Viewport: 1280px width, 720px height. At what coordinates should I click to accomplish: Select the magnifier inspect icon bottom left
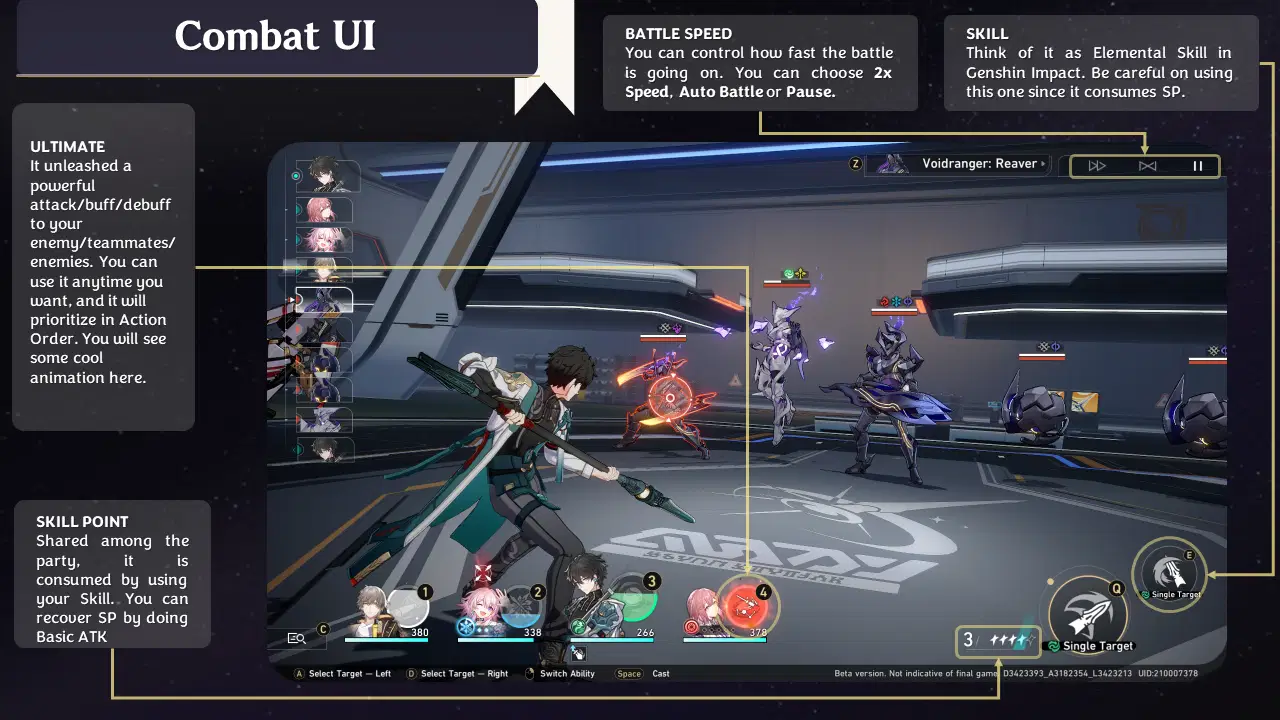[297, 636]
